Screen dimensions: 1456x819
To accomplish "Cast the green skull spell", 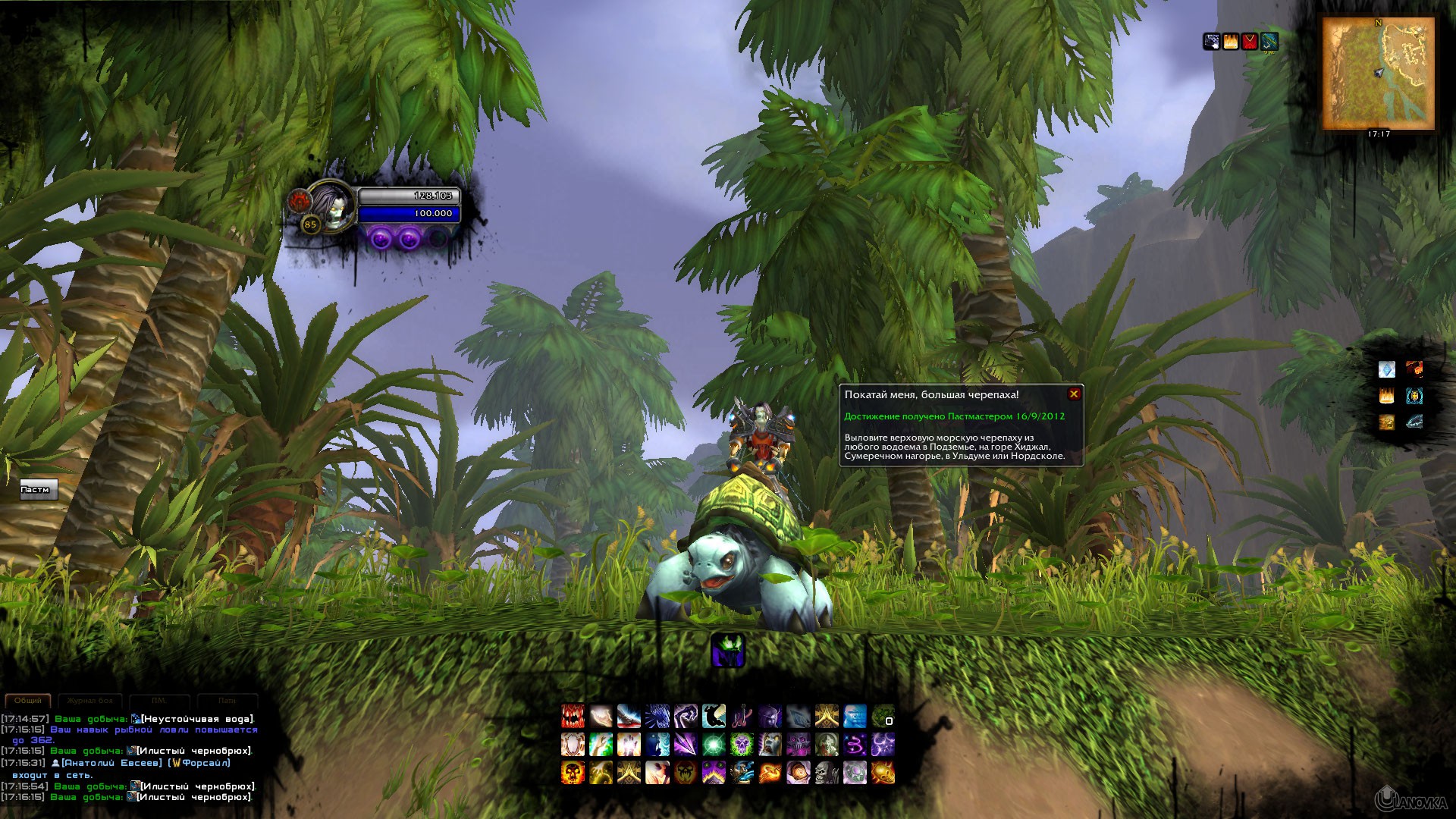I will tap(741, 745).
